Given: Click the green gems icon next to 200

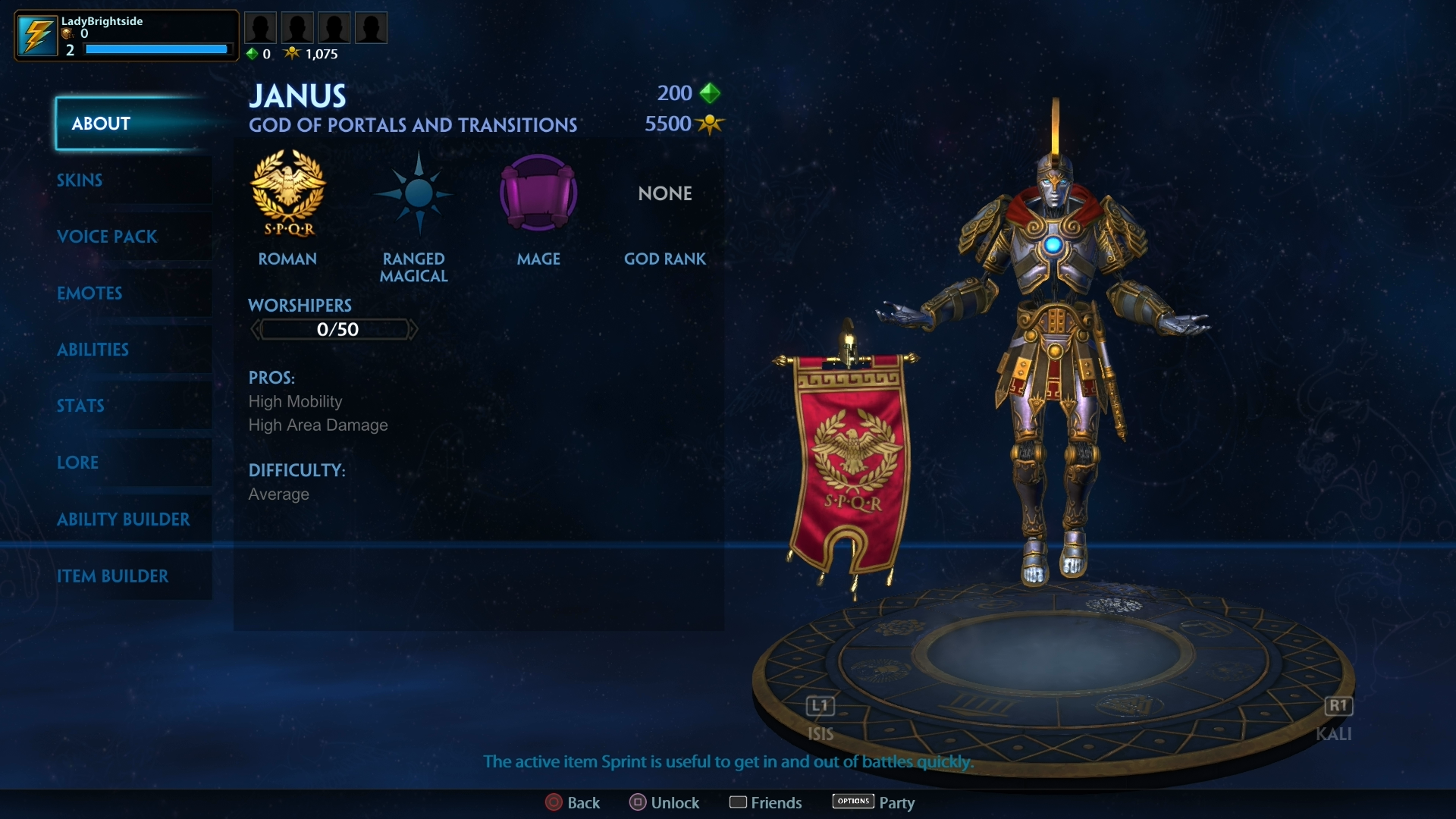Looking at the screenshot, I should coord(710,93).
